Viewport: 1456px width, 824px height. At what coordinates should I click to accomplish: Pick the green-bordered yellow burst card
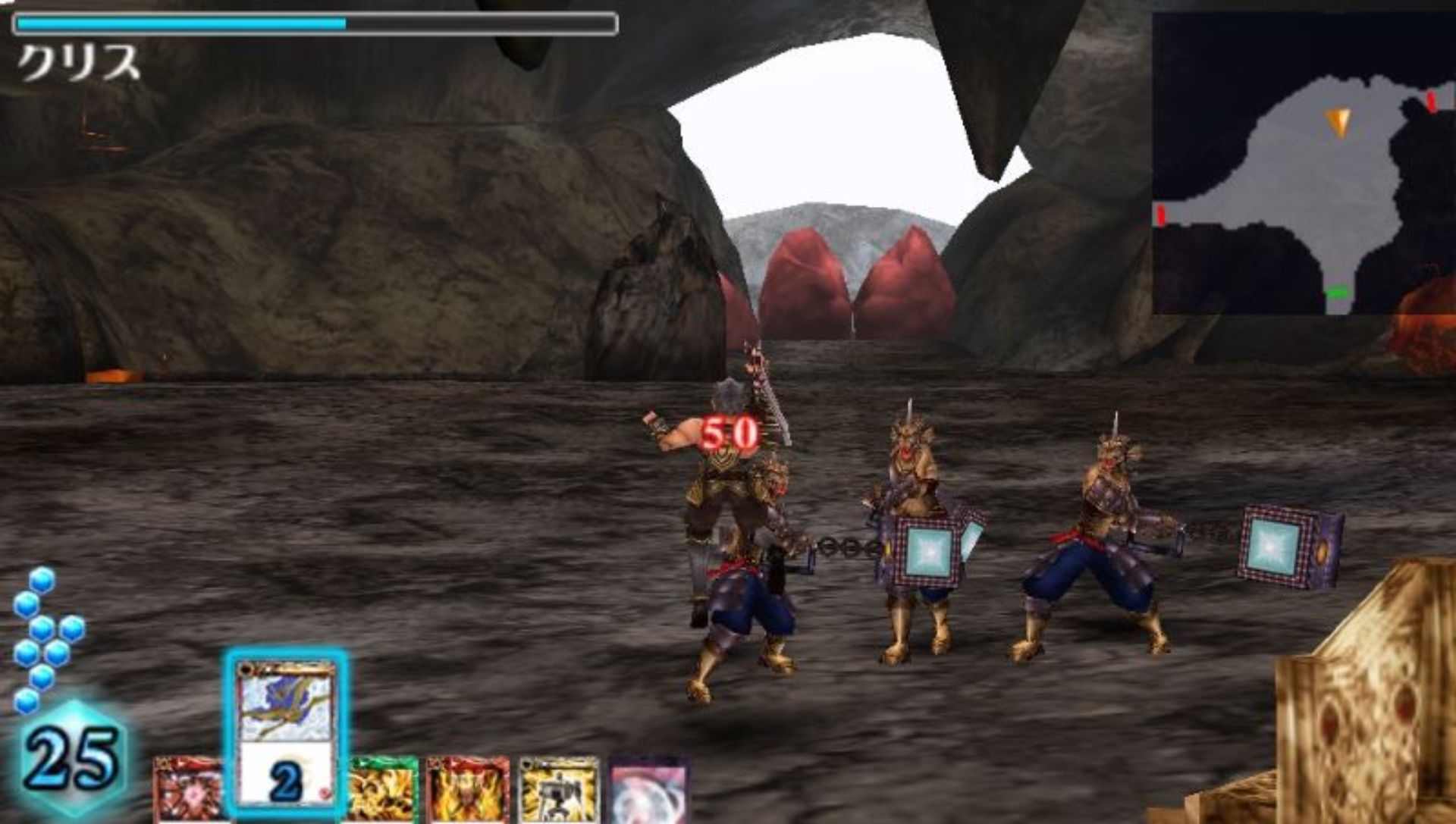(384, 790)
